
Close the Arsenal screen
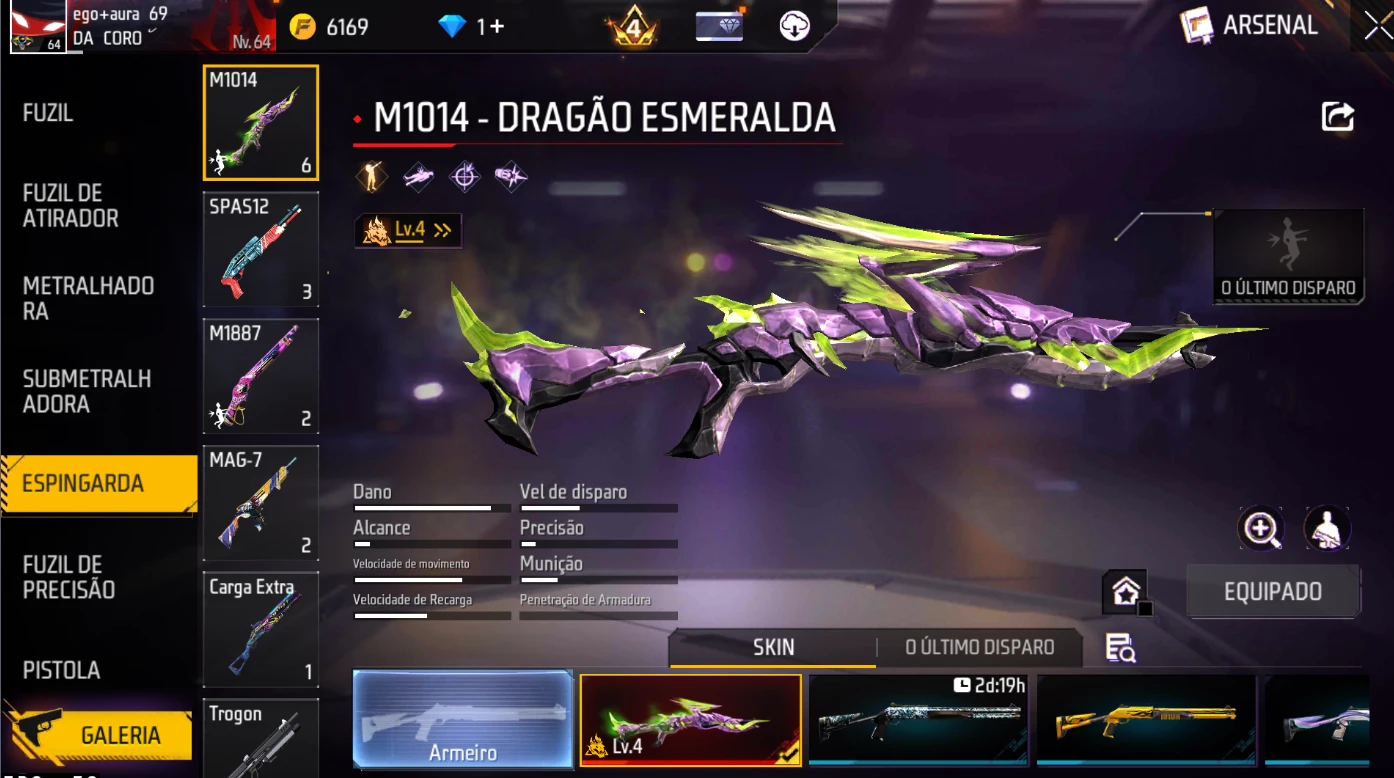click(x=1377, y=27)
